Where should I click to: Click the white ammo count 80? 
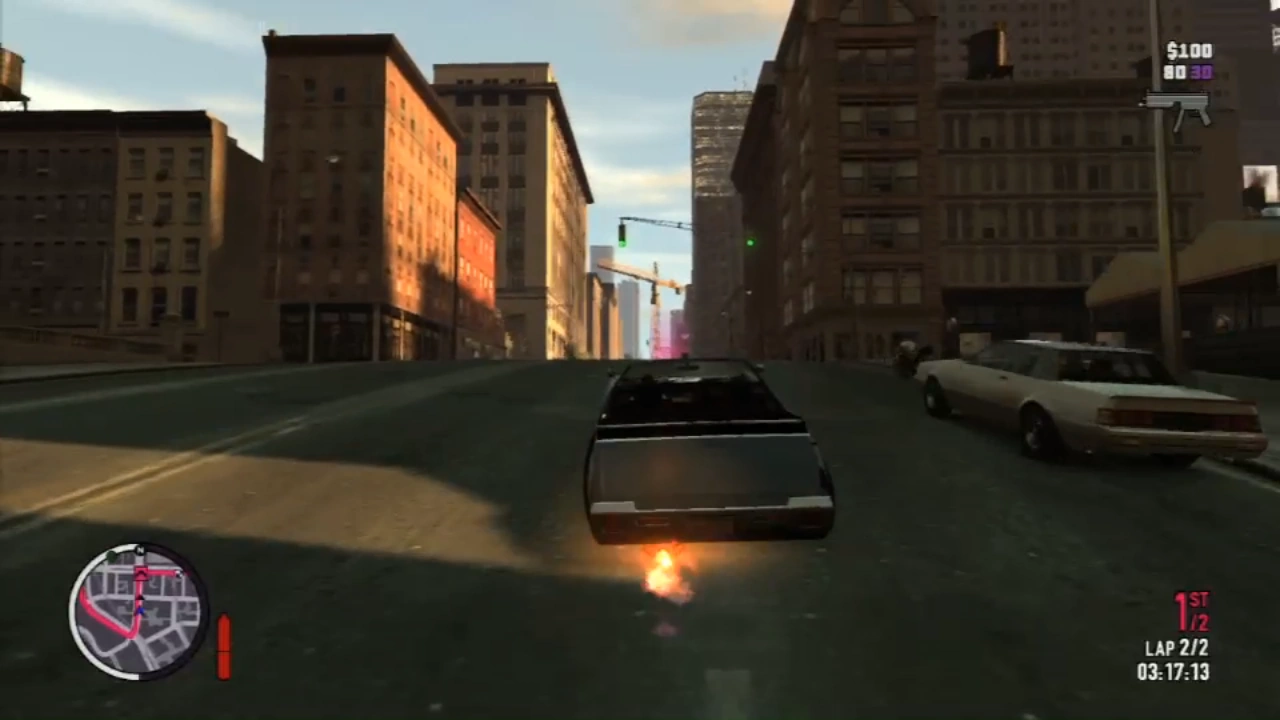click(x=1175, y=73)
